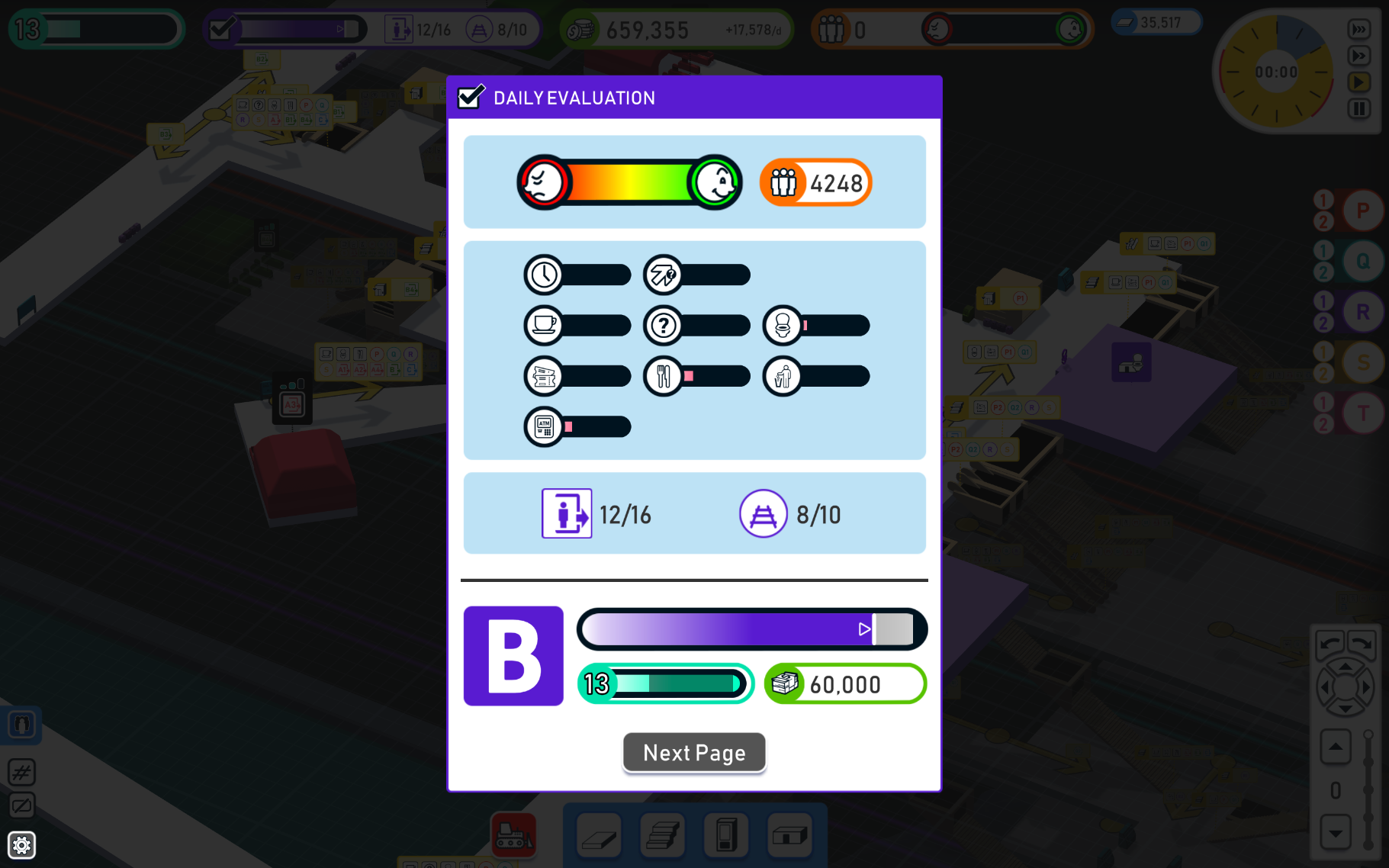Set game speed to double fast-forward
The height and width of the screenshot is (868, 1389).
pos(1359,56)
